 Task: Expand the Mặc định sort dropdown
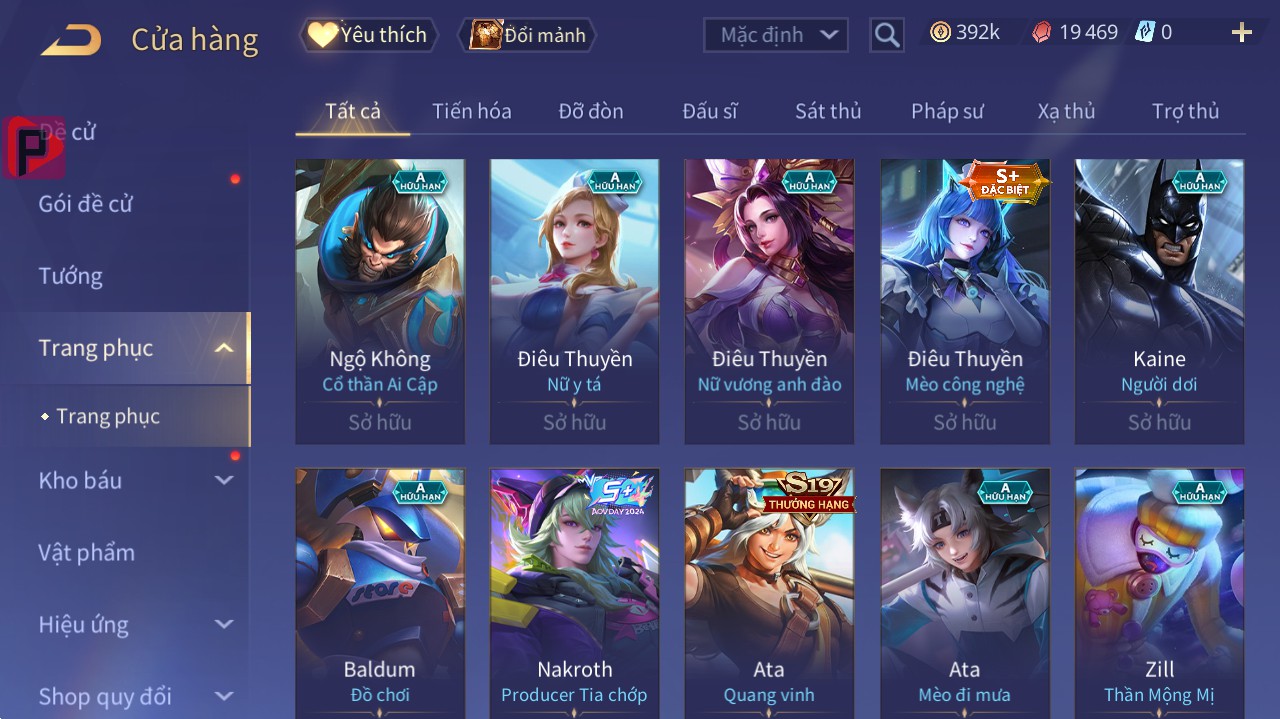[x=775, y=35]
